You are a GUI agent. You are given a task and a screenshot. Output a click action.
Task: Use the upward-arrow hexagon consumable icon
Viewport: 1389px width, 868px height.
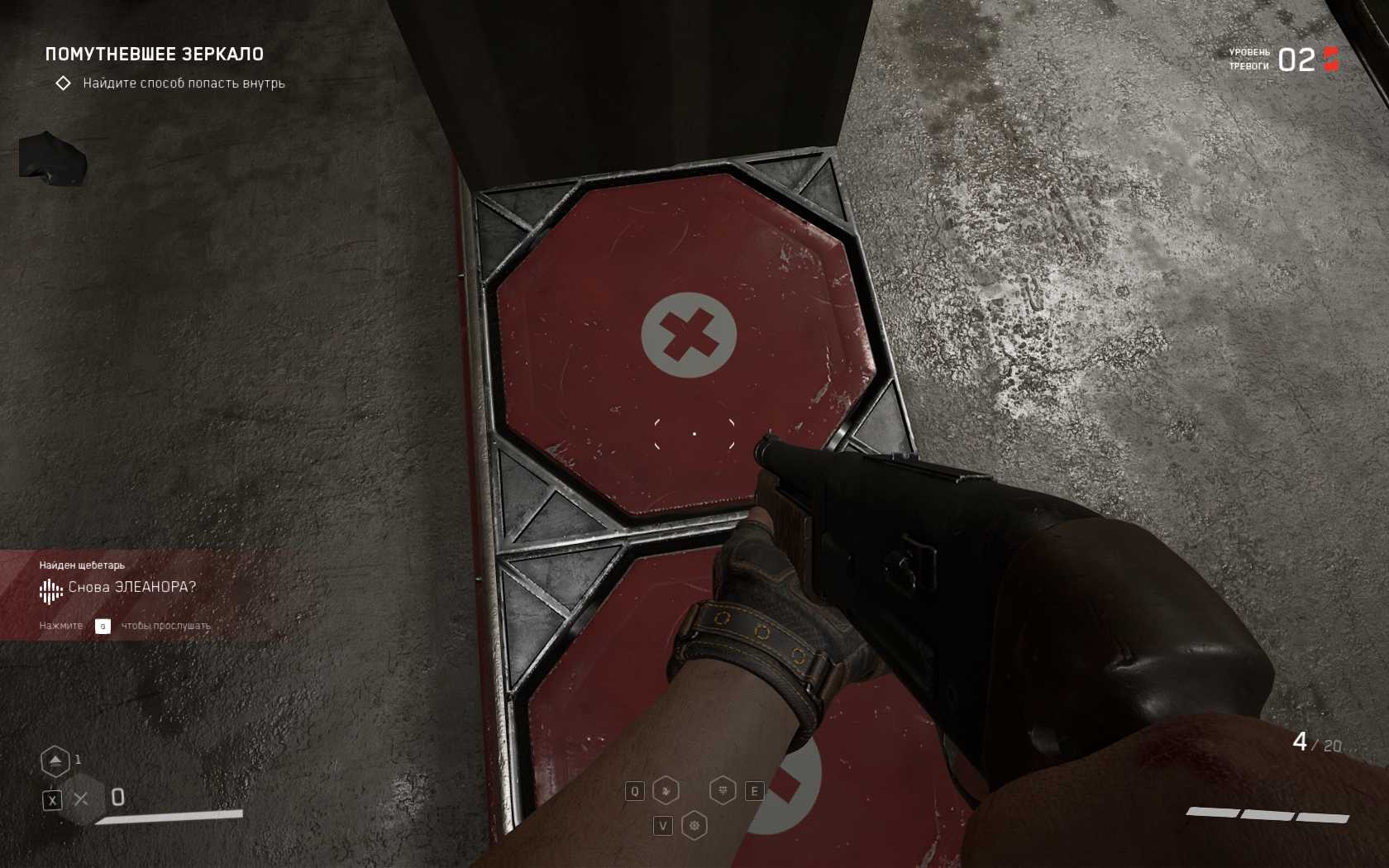[x=55, y=761]
